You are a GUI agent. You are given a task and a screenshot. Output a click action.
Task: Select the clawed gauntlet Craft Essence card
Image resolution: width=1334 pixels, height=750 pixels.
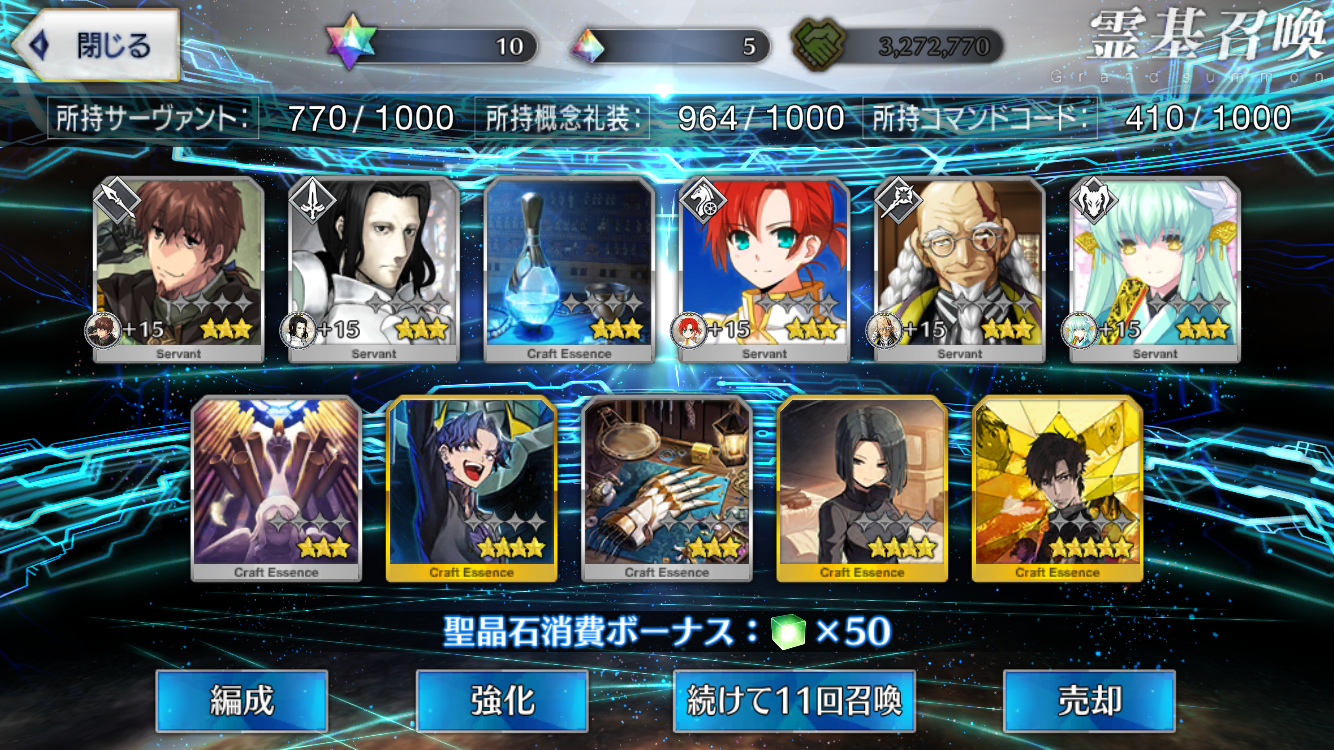point(667,487)
